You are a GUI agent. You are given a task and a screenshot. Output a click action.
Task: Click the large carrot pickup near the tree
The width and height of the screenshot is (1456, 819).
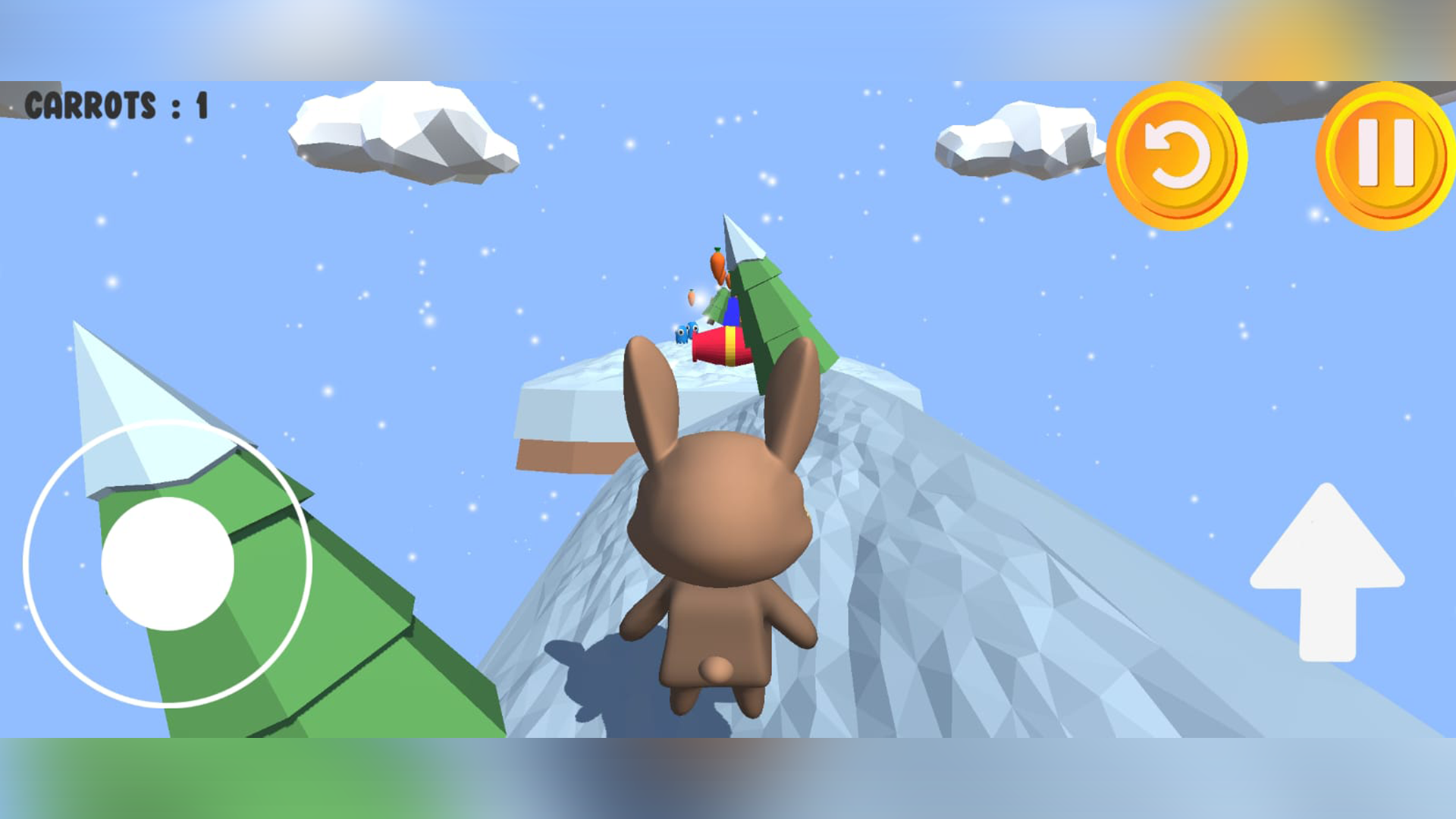point(717,265)
